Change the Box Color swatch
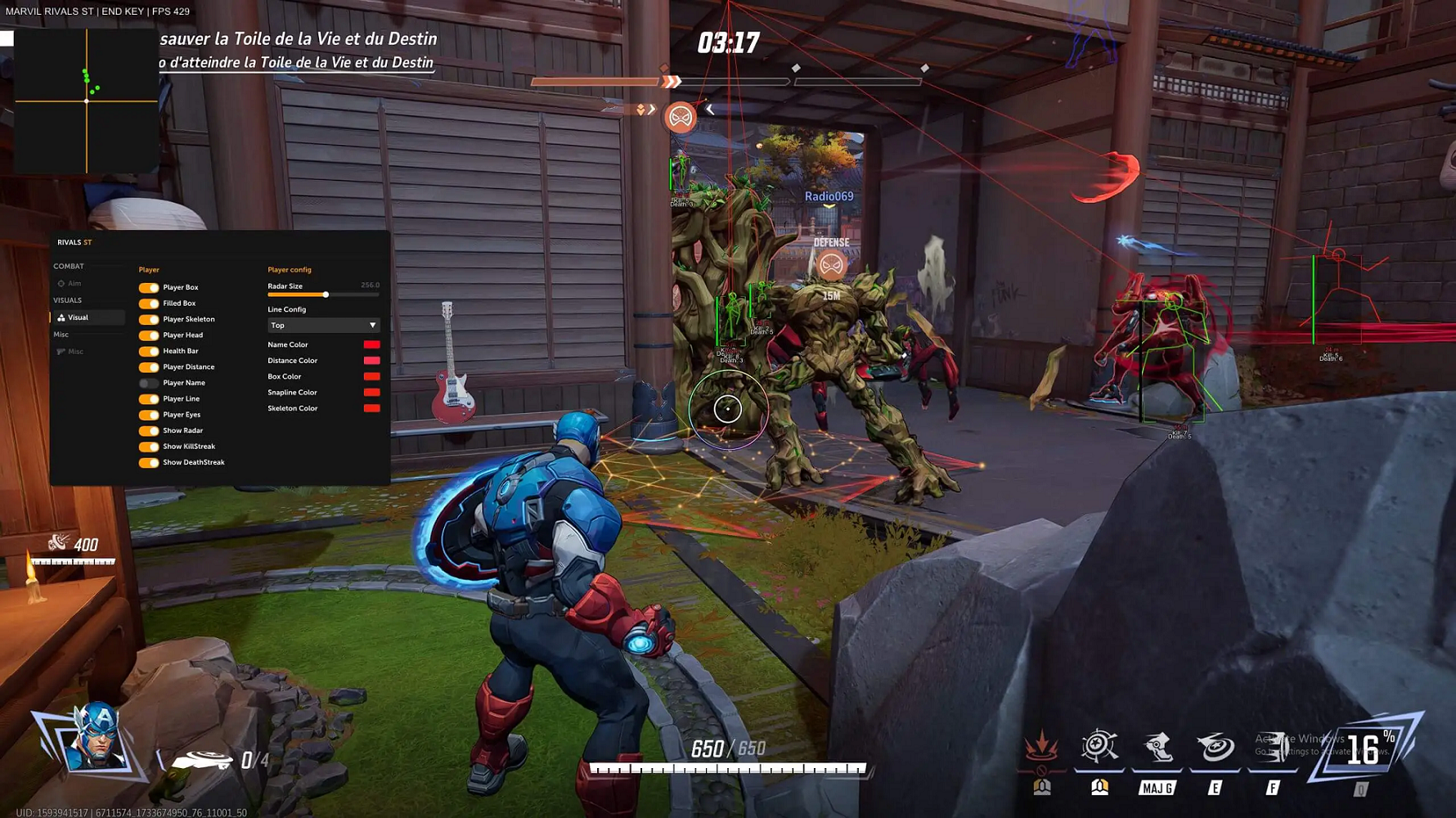The image size is (1456, 818). (371, 377)
